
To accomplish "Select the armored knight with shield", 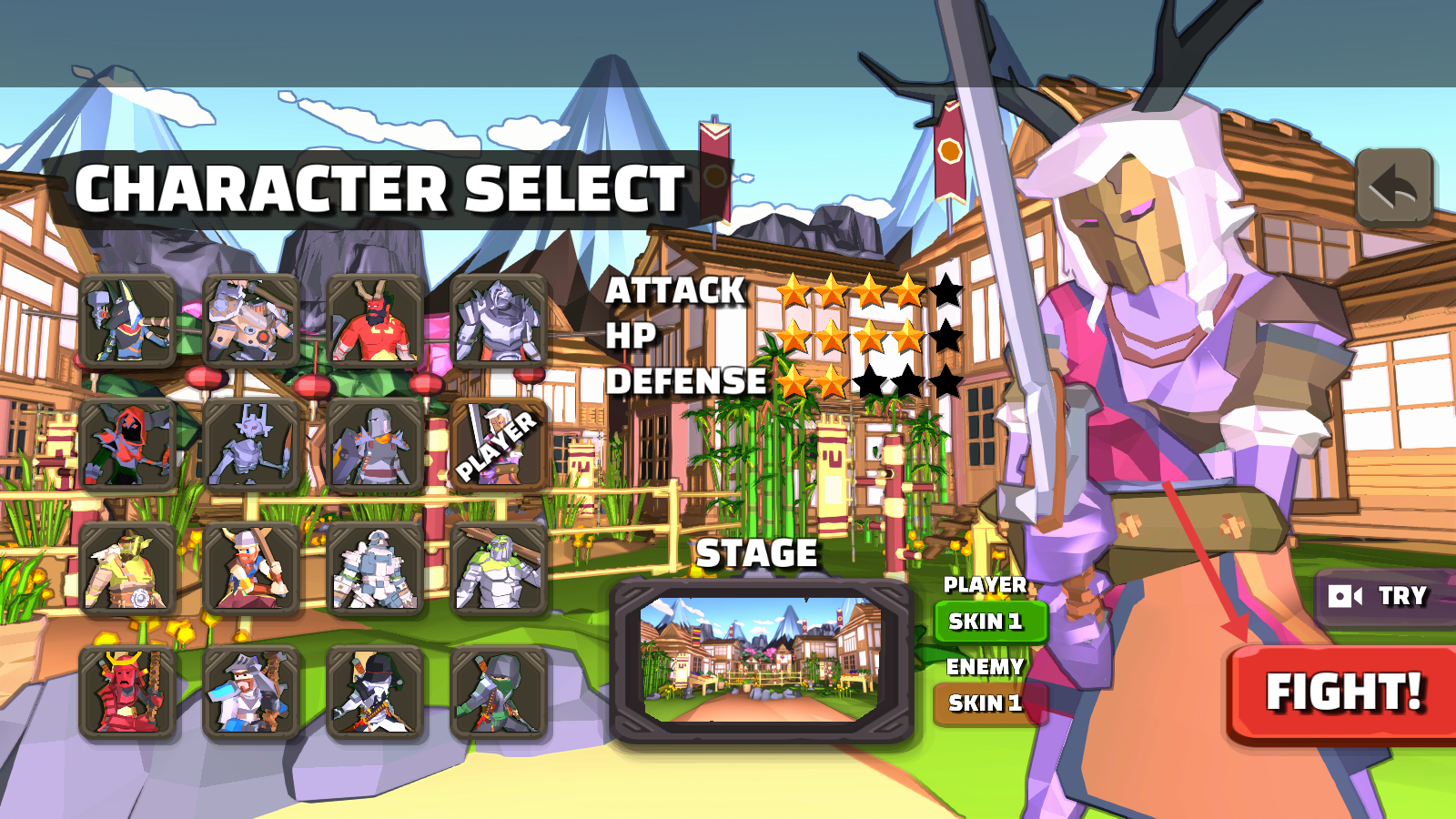I will (375, 446).
